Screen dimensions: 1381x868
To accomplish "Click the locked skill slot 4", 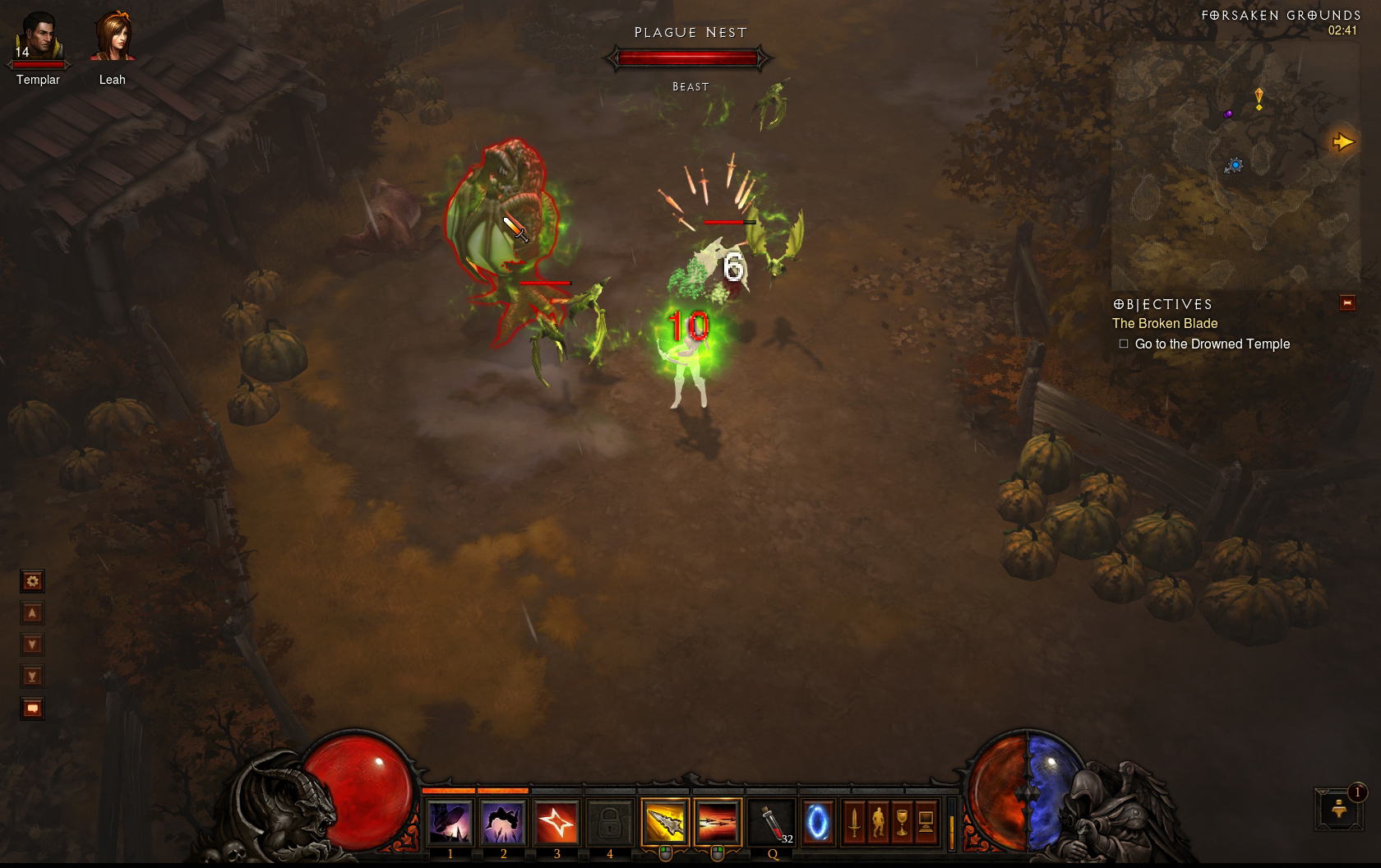I will click(x=609, y=822).
